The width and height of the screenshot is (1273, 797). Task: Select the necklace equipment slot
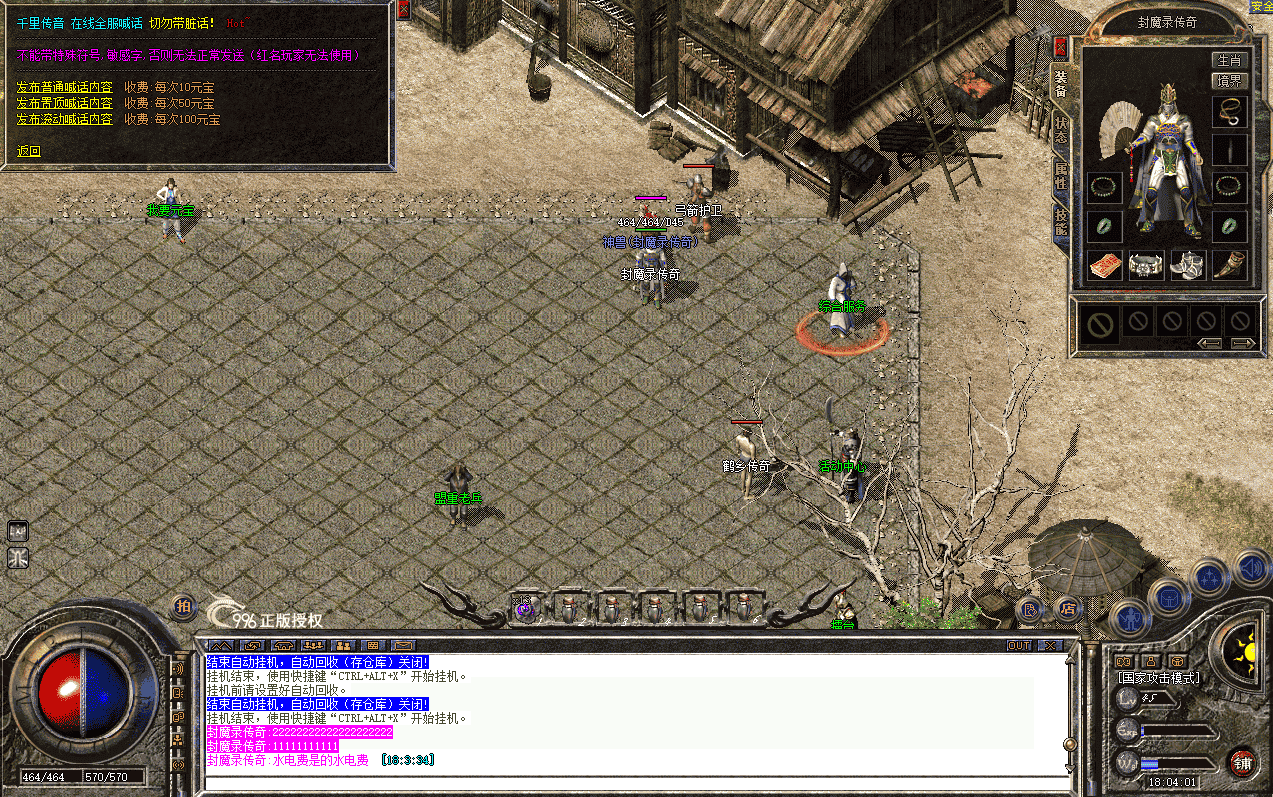pos(1229,111)
